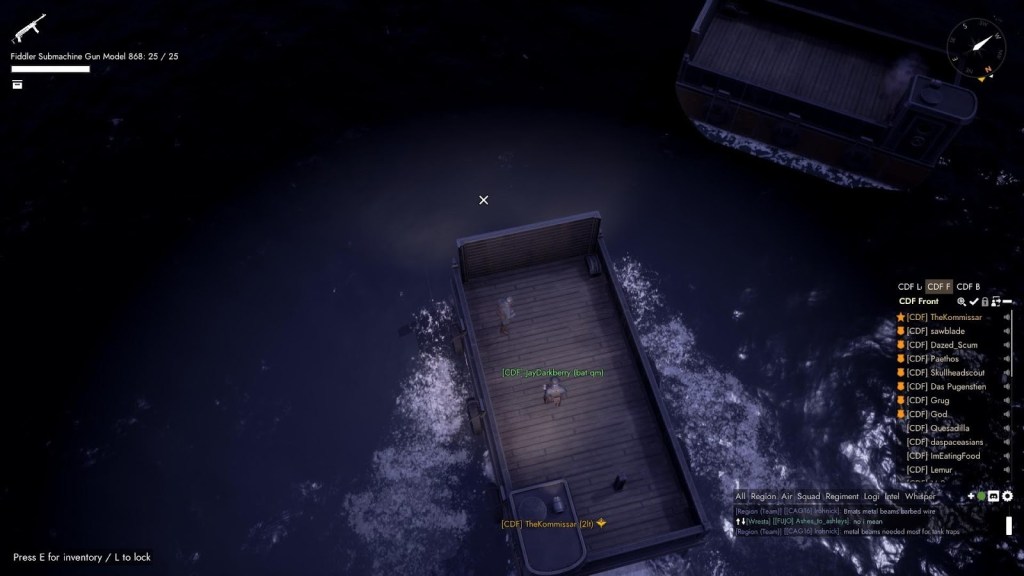This screenshot has width=1024, height=576.
Task: Toggle the squad lock icon
Action: pyautogui.click(x=985, y=301)
